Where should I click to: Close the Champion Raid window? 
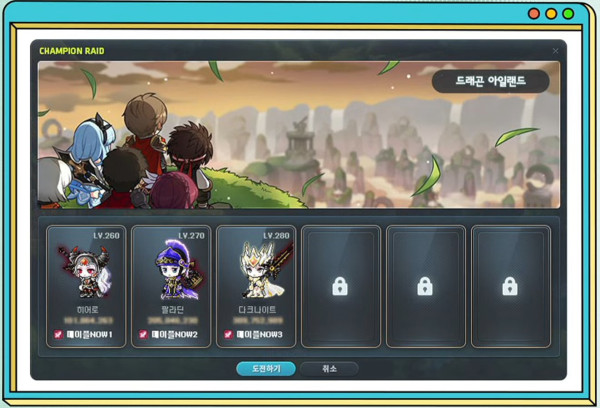click(556, 50)
